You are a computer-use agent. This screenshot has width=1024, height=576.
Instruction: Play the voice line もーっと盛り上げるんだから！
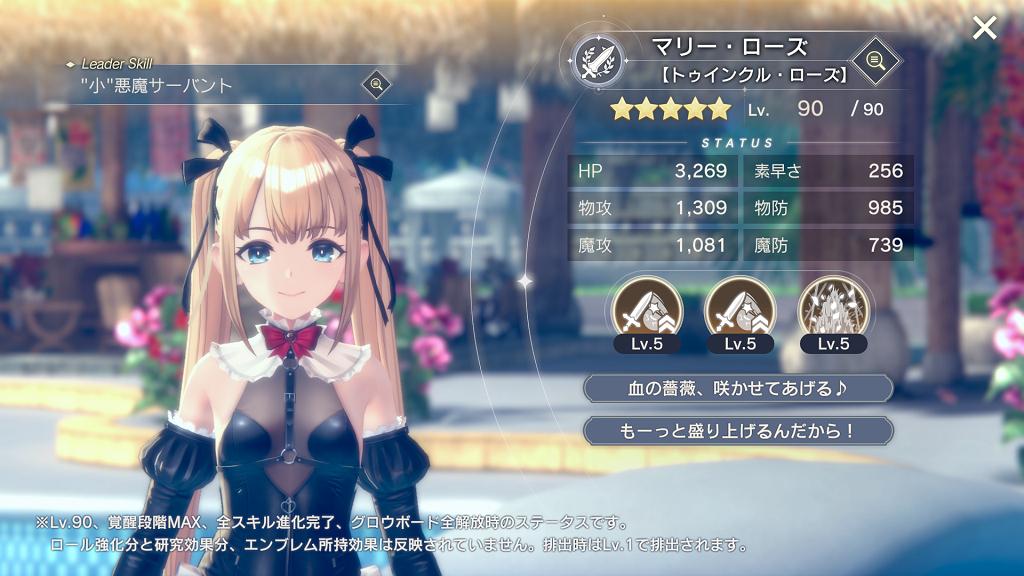[738, 431]
